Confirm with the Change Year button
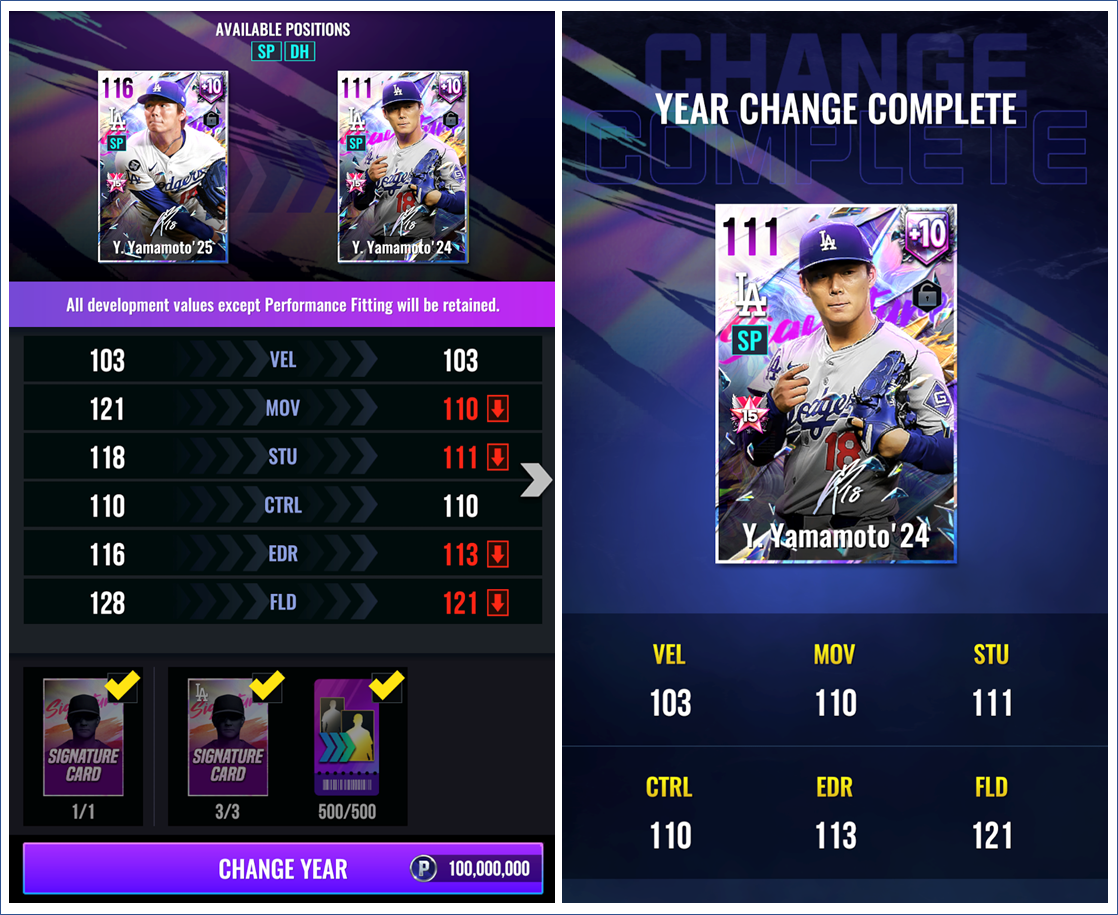1118x915 pixels. click(x=283, y=868)
